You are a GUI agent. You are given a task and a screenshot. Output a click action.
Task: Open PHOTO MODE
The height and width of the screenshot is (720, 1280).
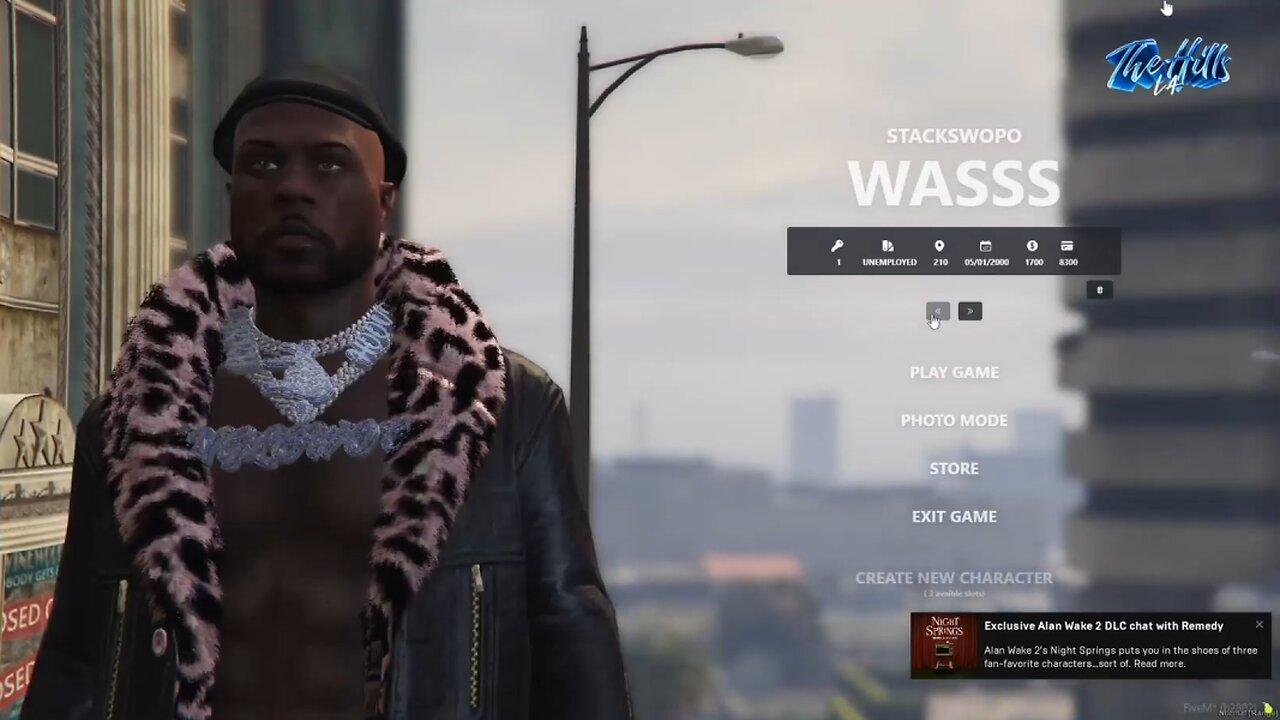[x=954, y=420]
